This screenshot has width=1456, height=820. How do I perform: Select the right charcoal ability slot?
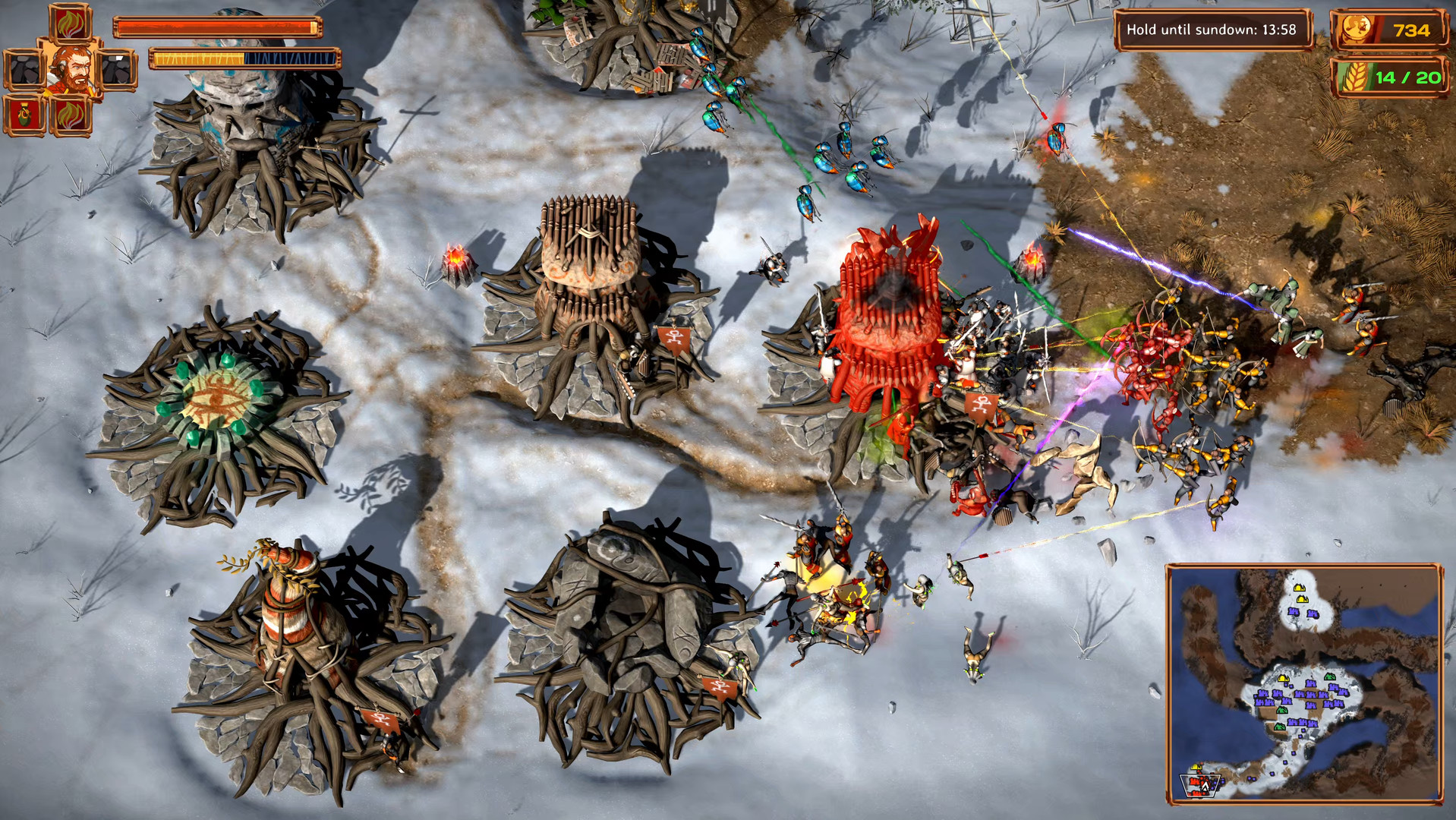click(x=118, y=68)
